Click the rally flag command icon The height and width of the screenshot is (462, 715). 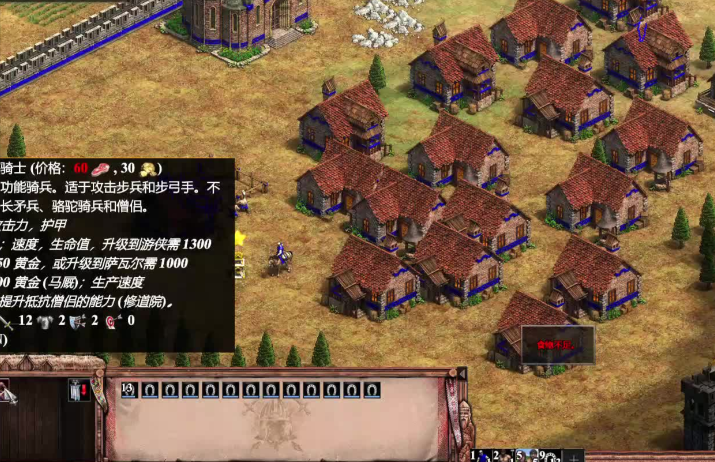(x=82, y=391)
